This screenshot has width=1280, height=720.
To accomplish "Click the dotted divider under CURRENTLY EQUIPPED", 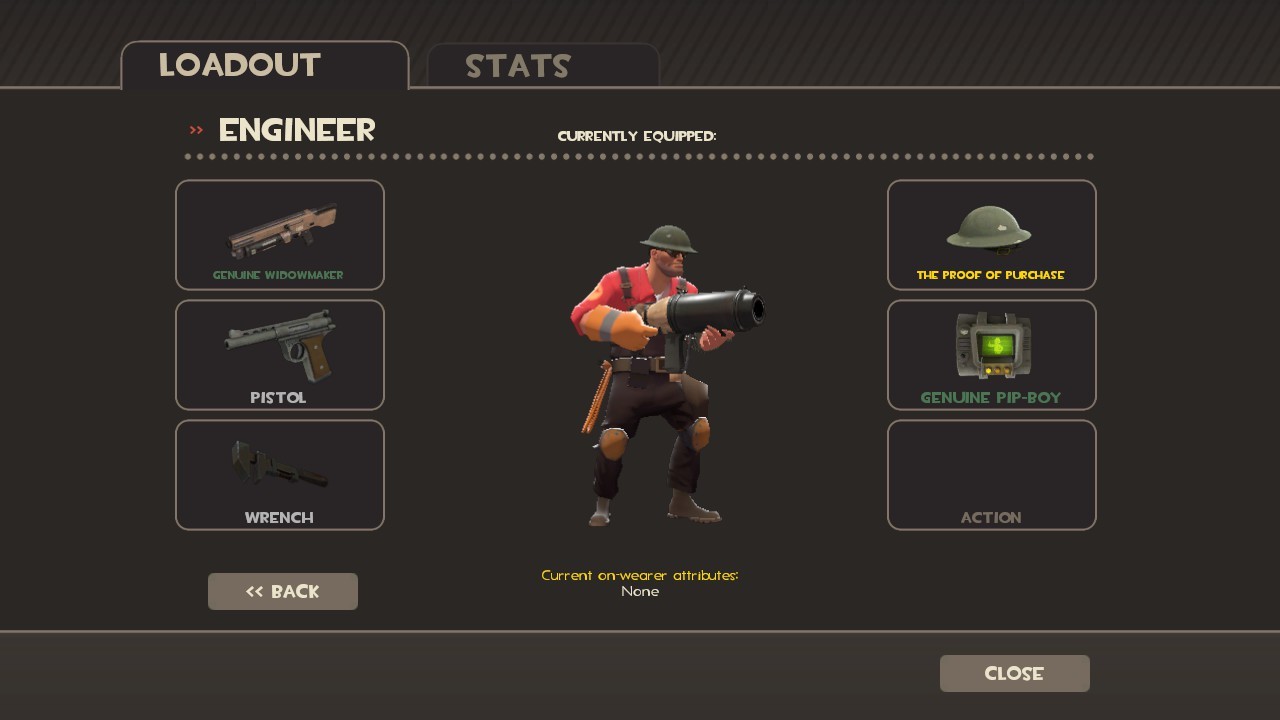I will [x=639, y=156].
